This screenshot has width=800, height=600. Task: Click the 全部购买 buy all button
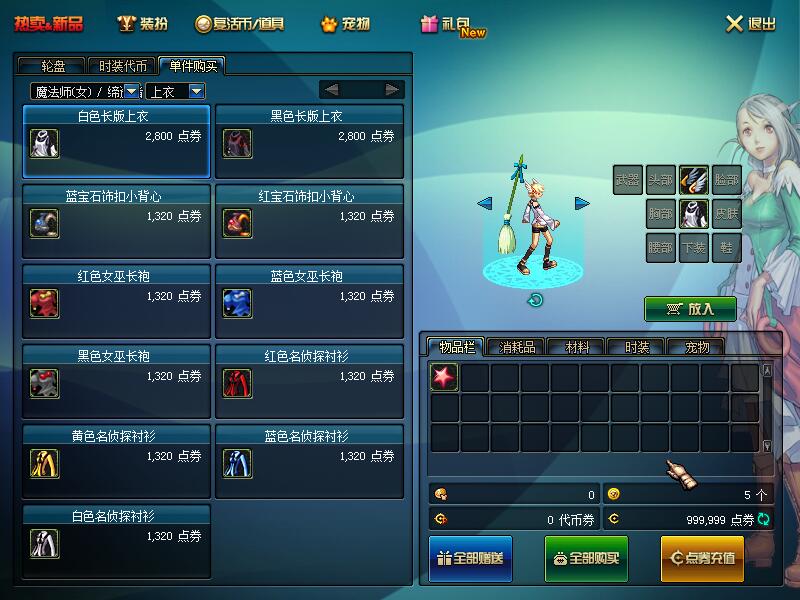(586, 558)
